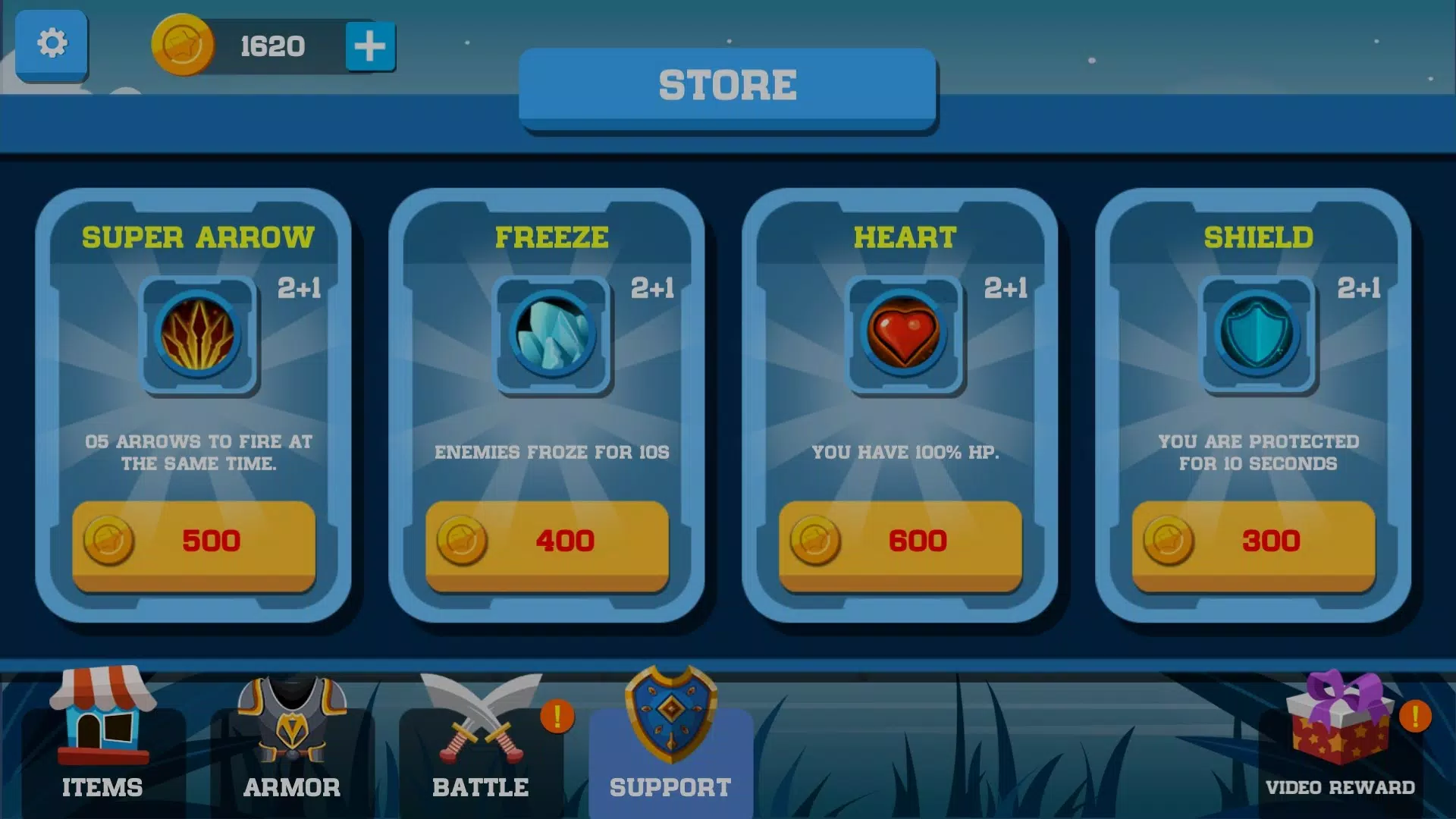Choose the blue Shield icon

click(x=1258, y=334)
